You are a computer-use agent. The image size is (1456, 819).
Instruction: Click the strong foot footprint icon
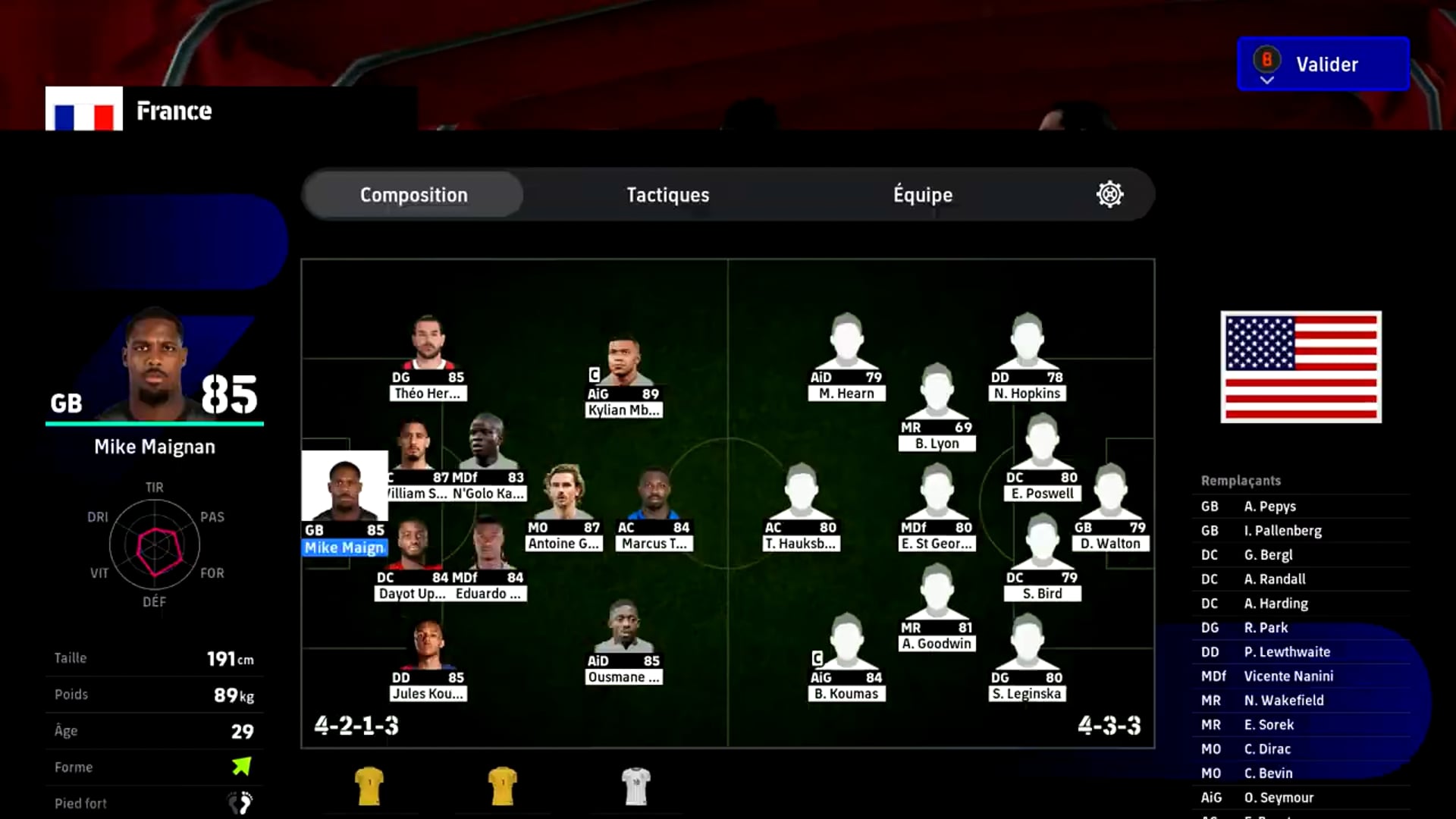tap(241, 802)
